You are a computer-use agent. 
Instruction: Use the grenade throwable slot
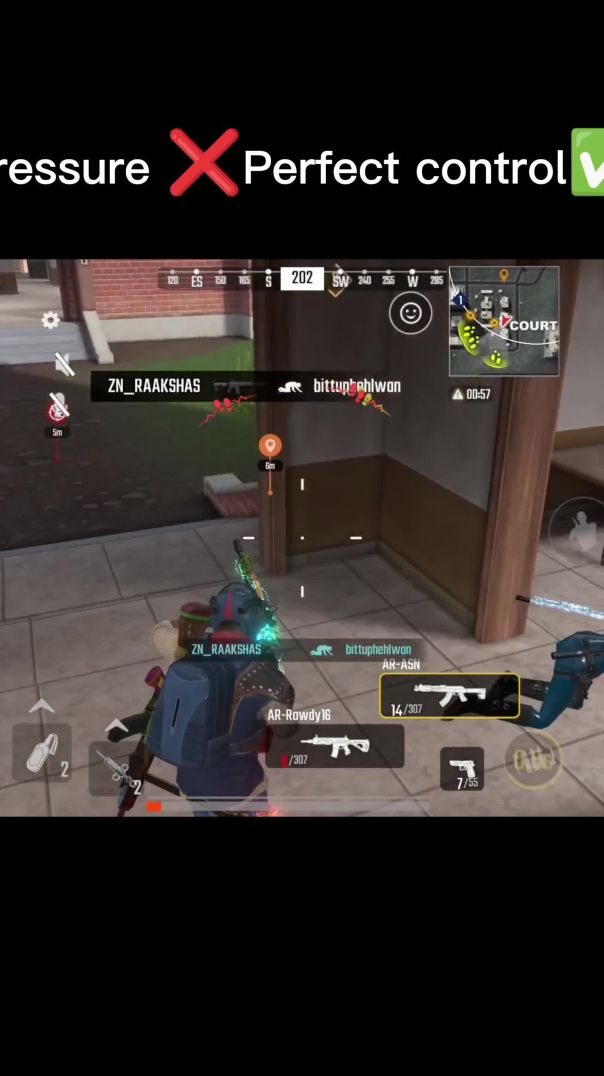42,752
